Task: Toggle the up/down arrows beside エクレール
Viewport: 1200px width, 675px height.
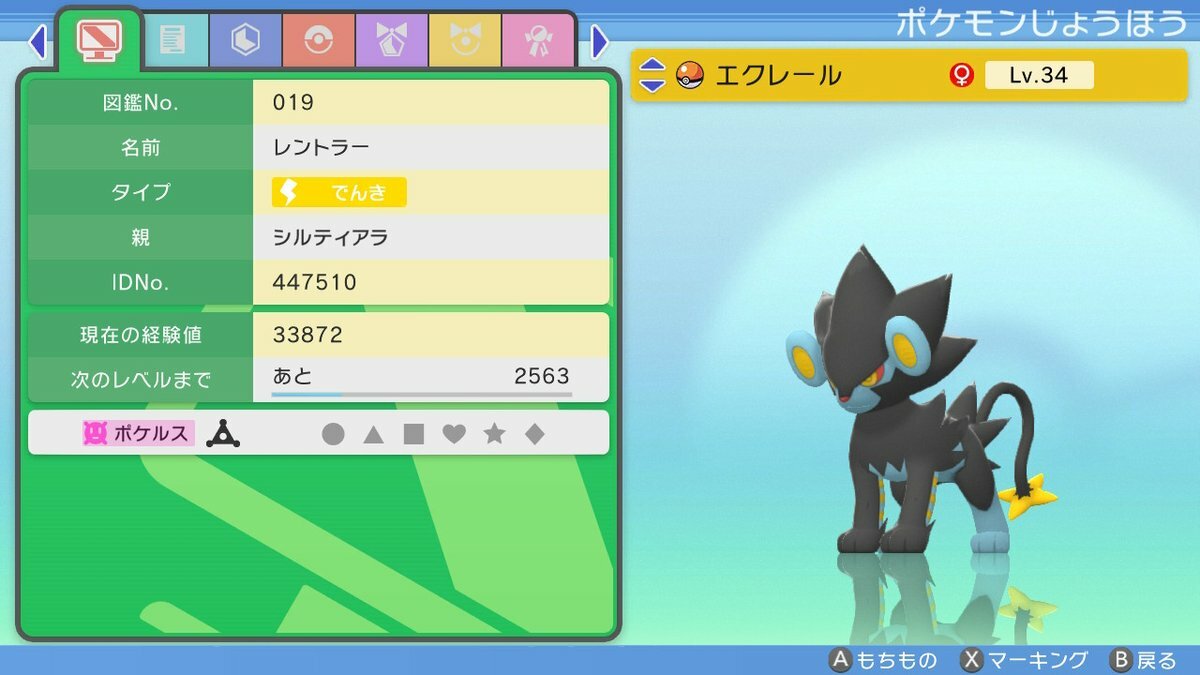Action: click(652, 75)
